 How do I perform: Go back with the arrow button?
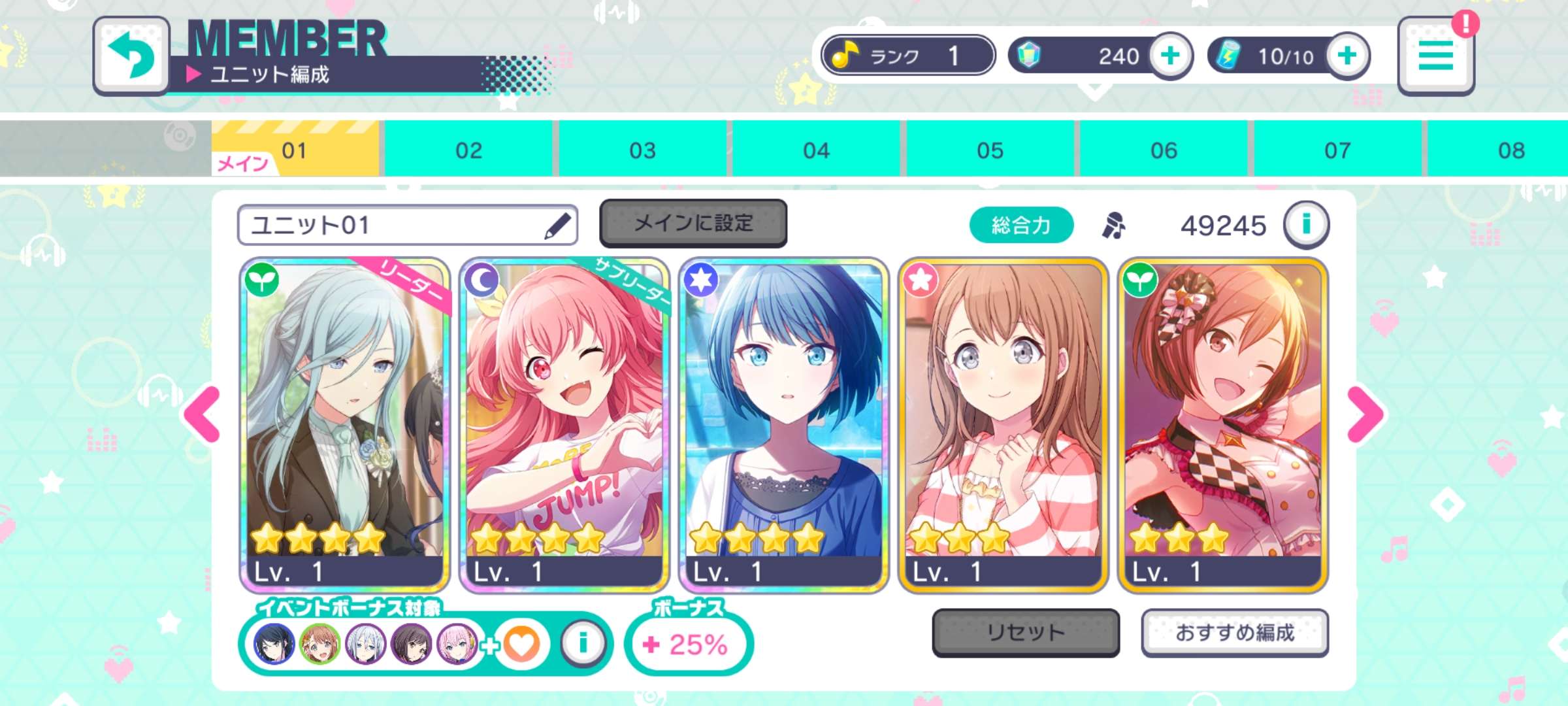pyautogui.click(x=131, y=56)
